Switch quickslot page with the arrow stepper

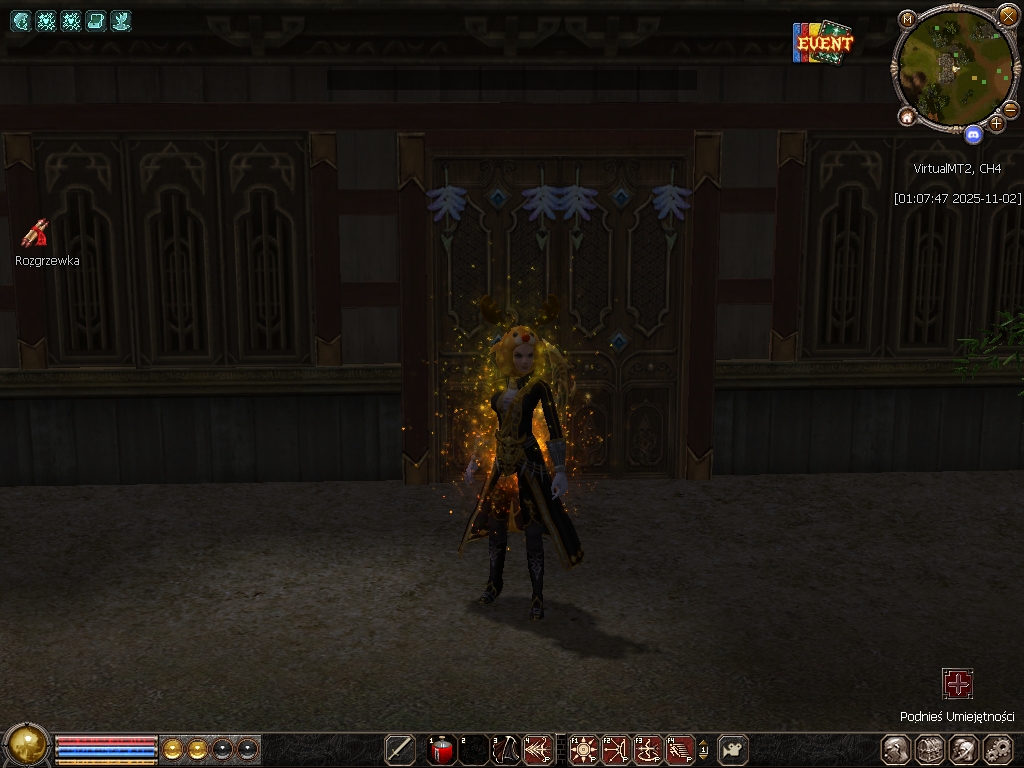pyautogui.click(x=703, y=750)
